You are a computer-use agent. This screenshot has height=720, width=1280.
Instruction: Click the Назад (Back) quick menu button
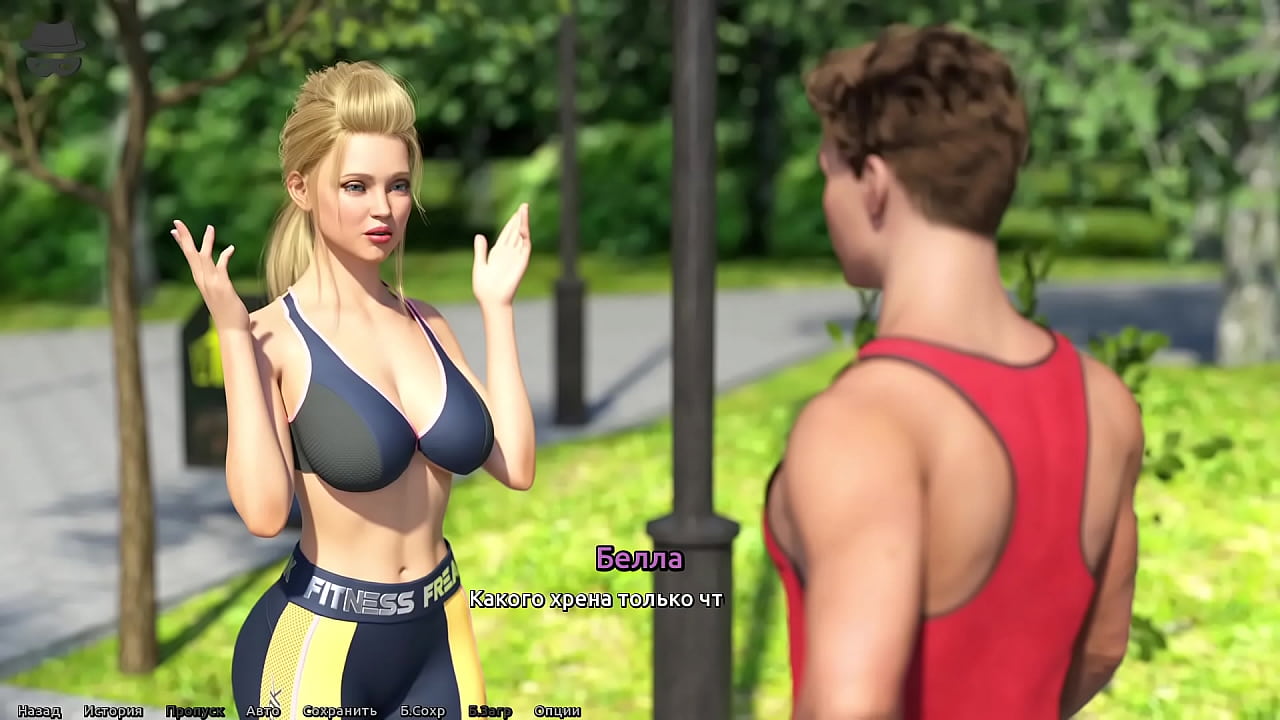[39, 711]
